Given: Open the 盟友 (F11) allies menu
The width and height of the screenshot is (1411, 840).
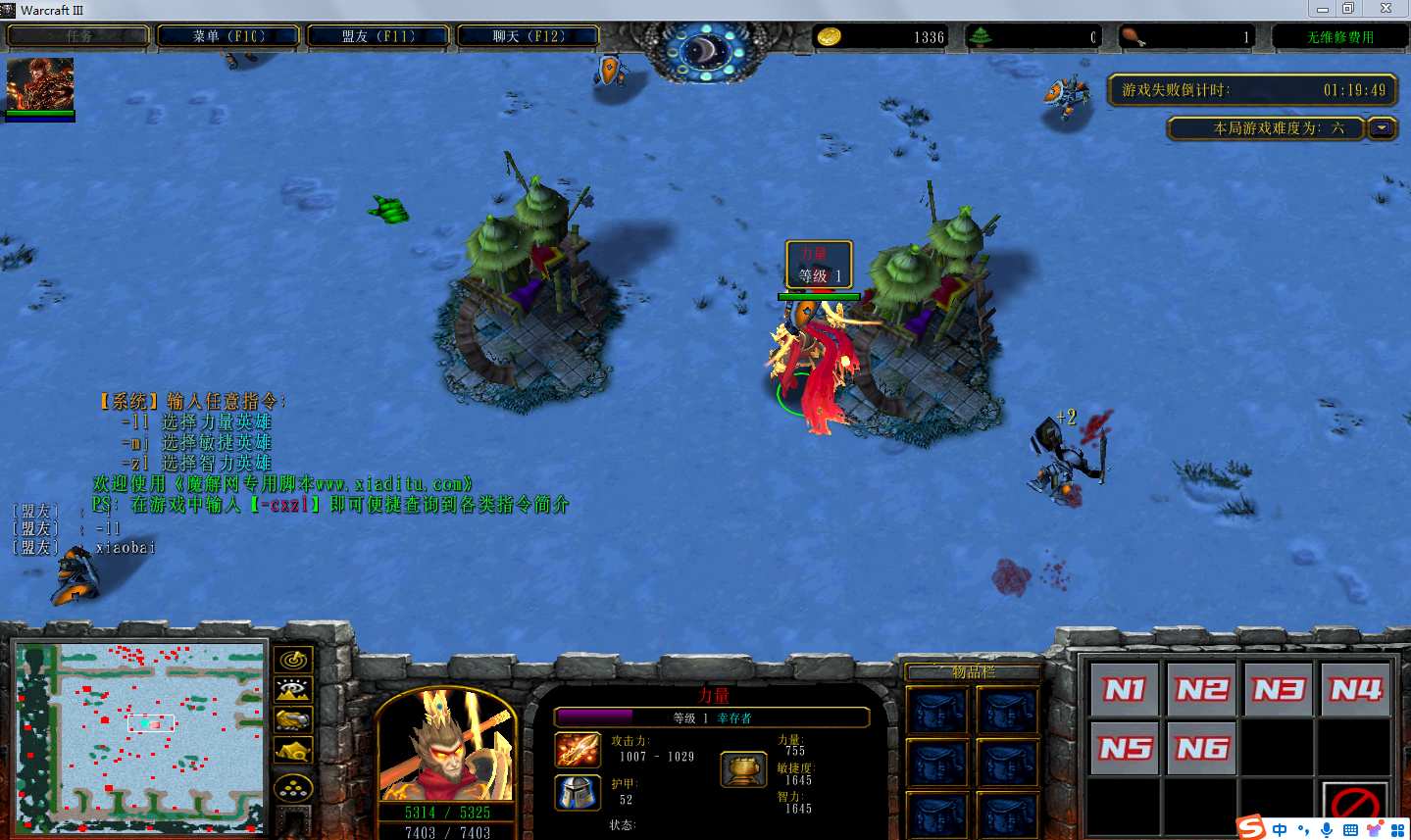Looking at the screenshot, I should pos(378,36).
